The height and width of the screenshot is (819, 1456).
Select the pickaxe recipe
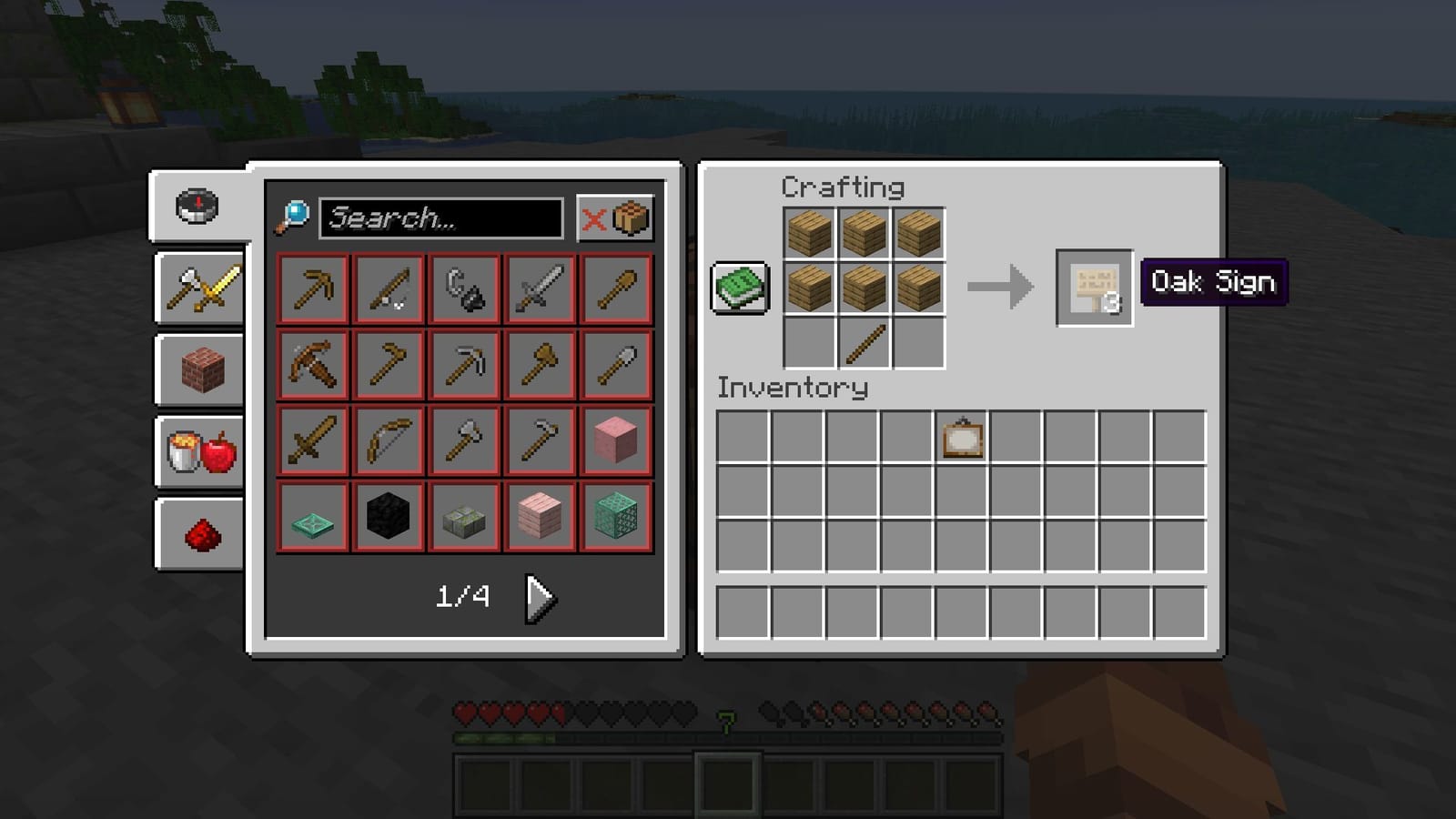(x=312, y=289)
